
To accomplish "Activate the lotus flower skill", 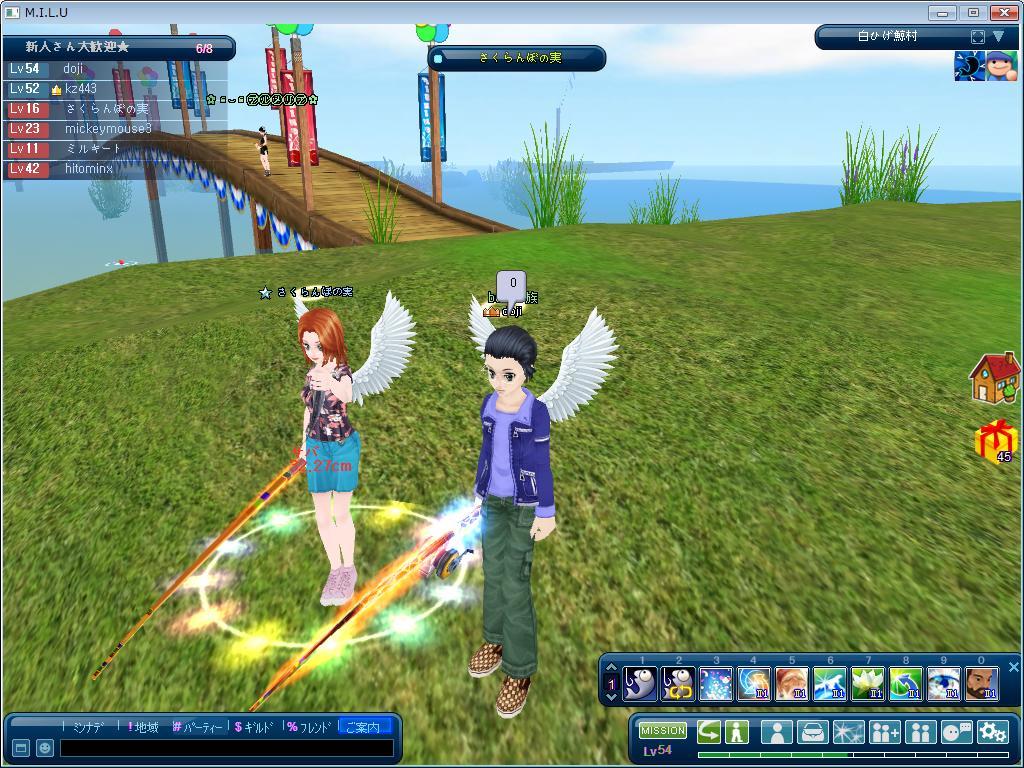I will pyautogui.click(x=867, y=684).
